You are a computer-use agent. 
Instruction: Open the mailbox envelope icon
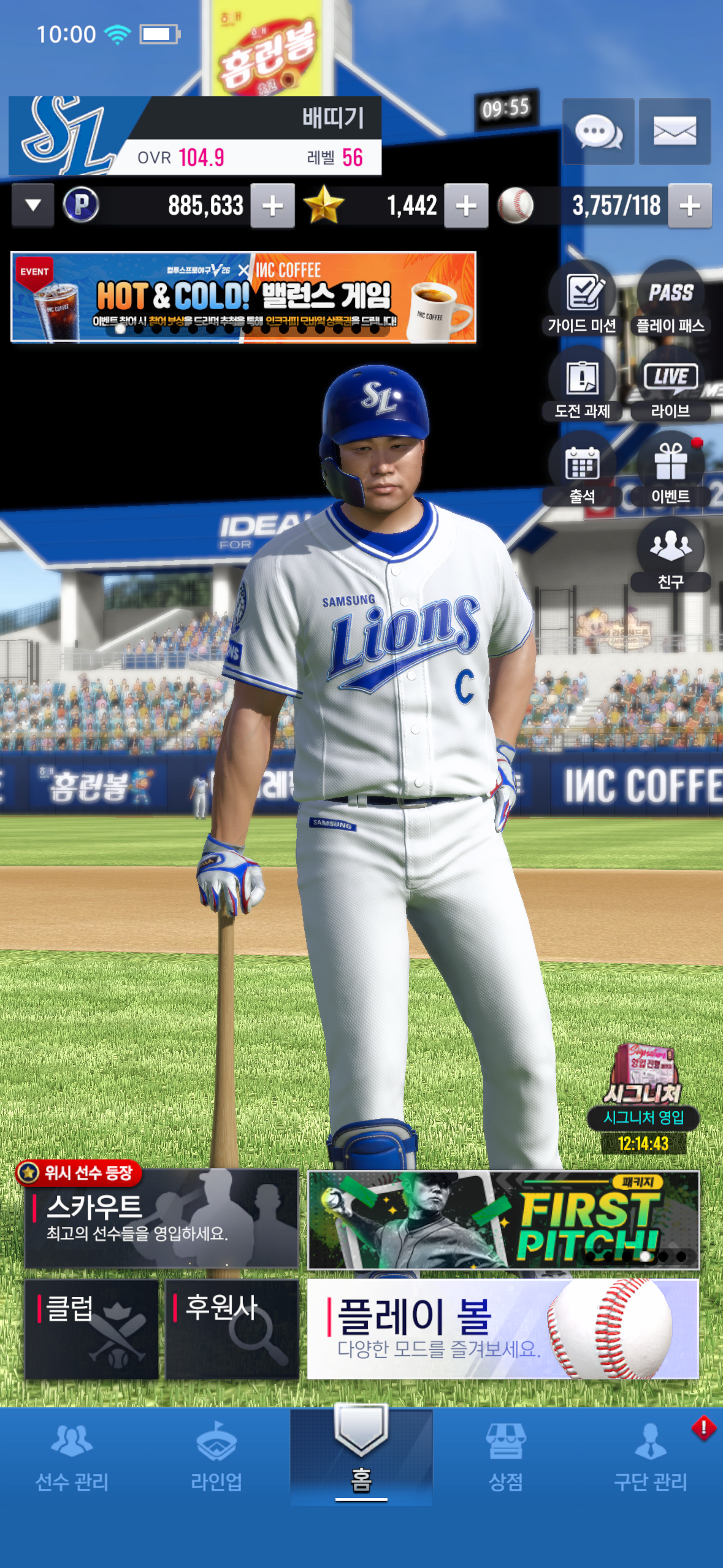coord(675,131)
